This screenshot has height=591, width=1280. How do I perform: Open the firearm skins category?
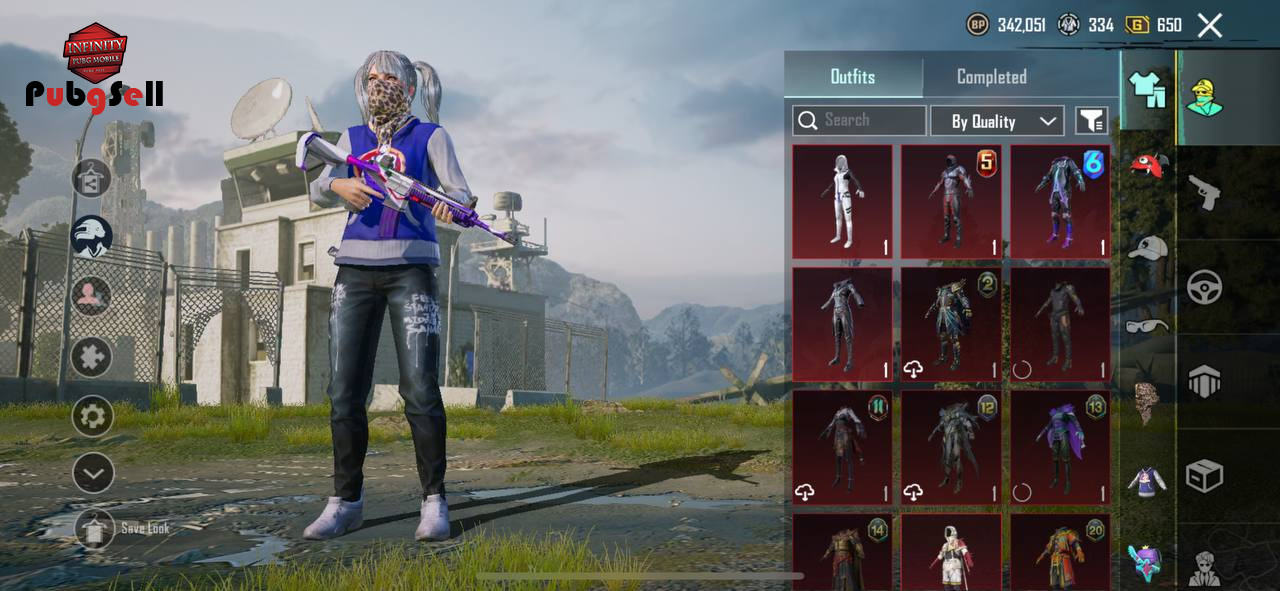coord(1204,192)
